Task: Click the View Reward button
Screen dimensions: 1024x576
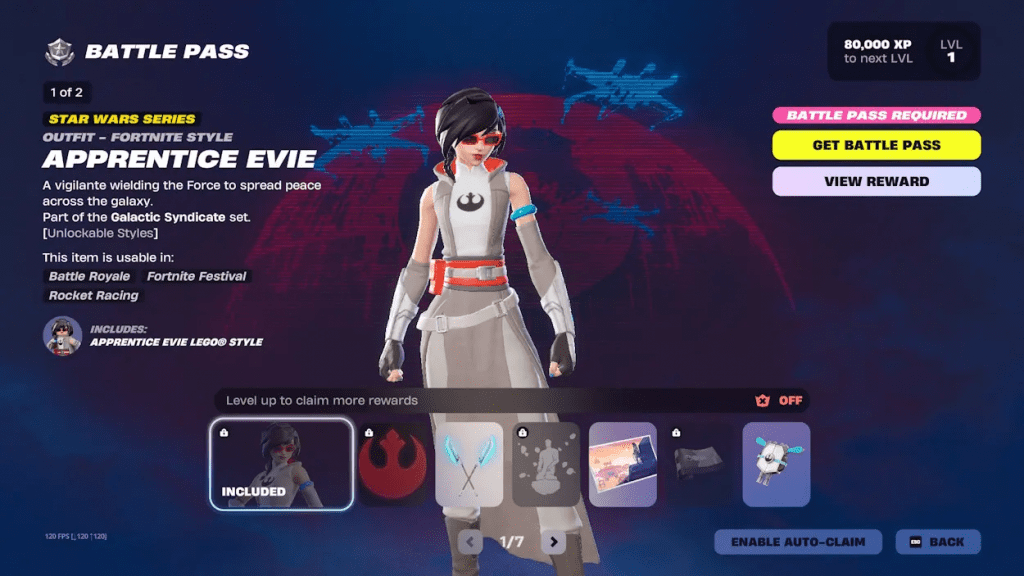Action: [876, 182]
